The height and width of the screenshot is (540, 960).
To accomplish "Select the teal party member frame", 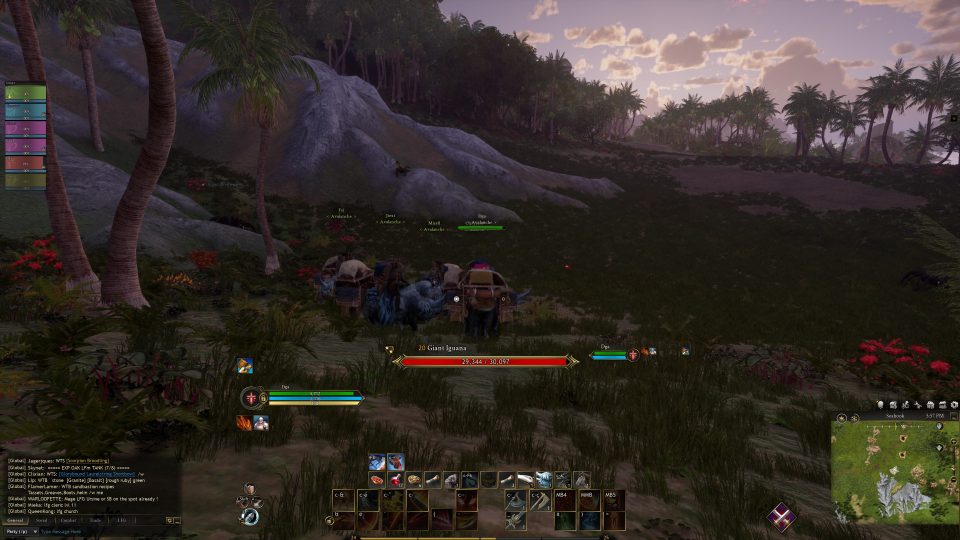I will tap(23, 112).
